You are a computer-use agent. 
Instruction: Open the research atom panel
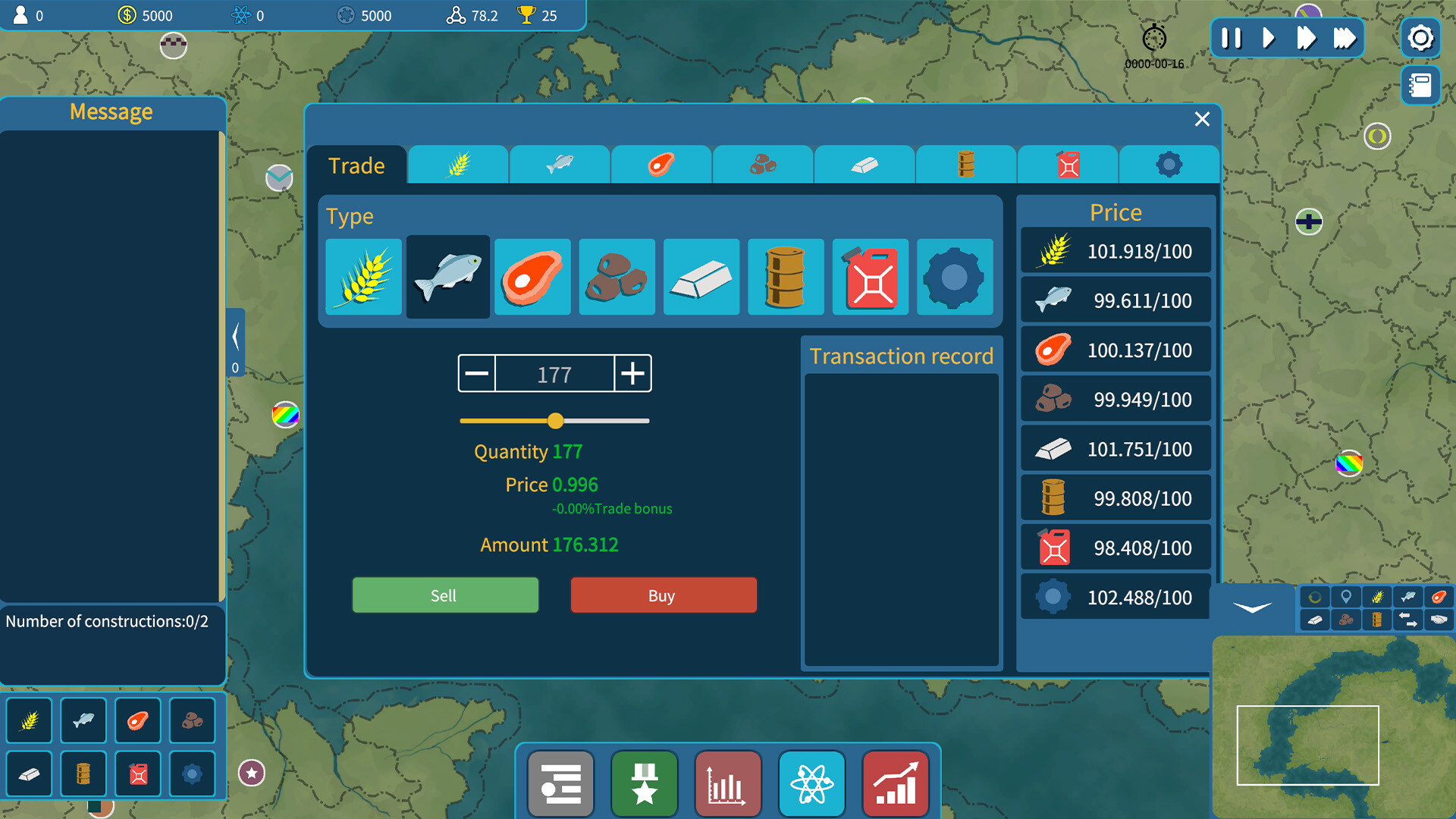[x=811, y=783]
